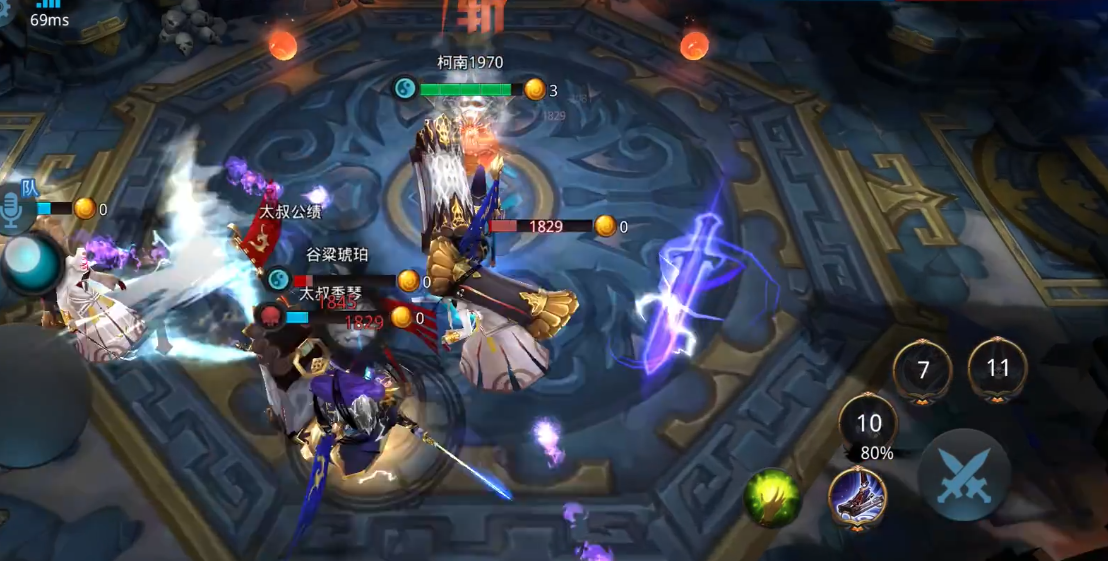Viewport: 1108px width, 561px height.
Task: Select the skill on 10-second cooldown
Action: [x=868, y=423]
